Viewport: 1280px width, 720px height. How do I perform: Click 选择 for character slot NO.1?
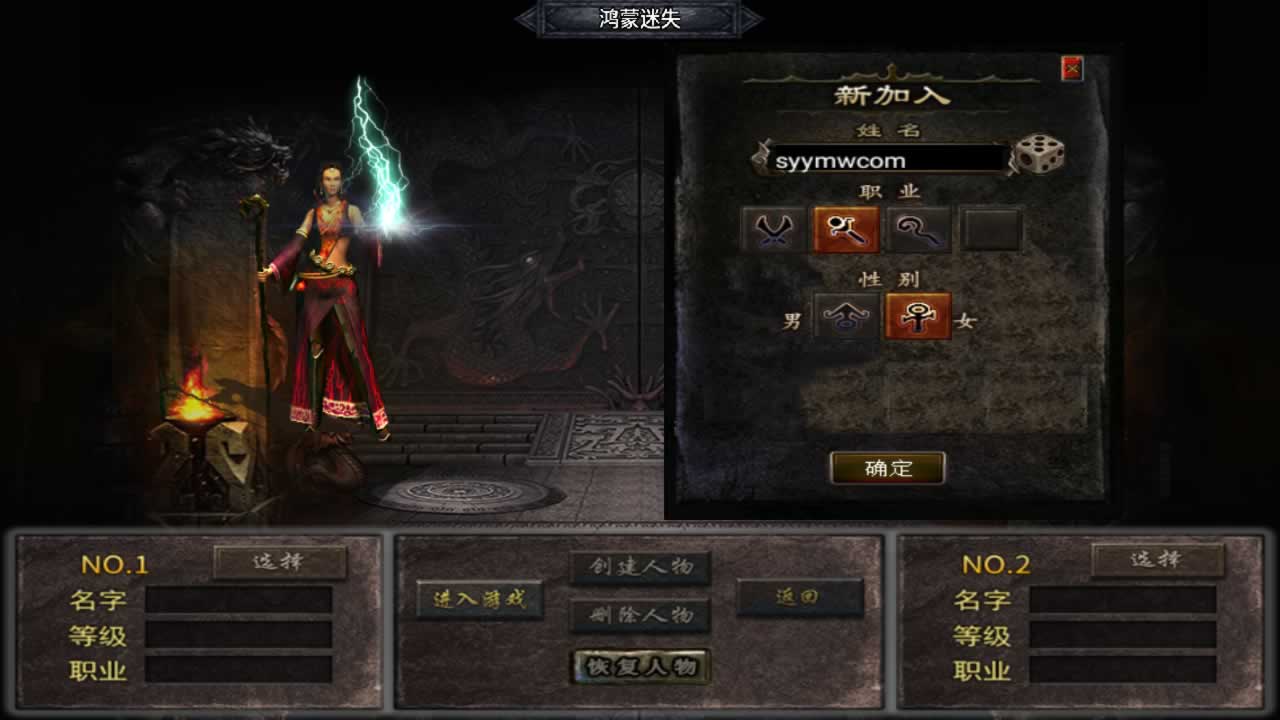[x=280, y=562]
